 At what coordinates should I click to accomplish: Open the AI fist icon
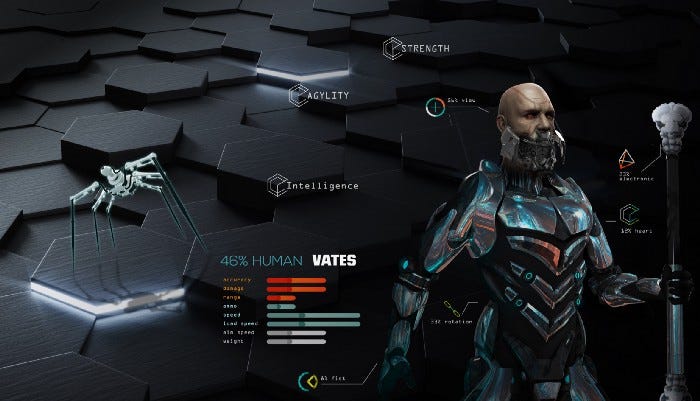[x=310, y=380]
